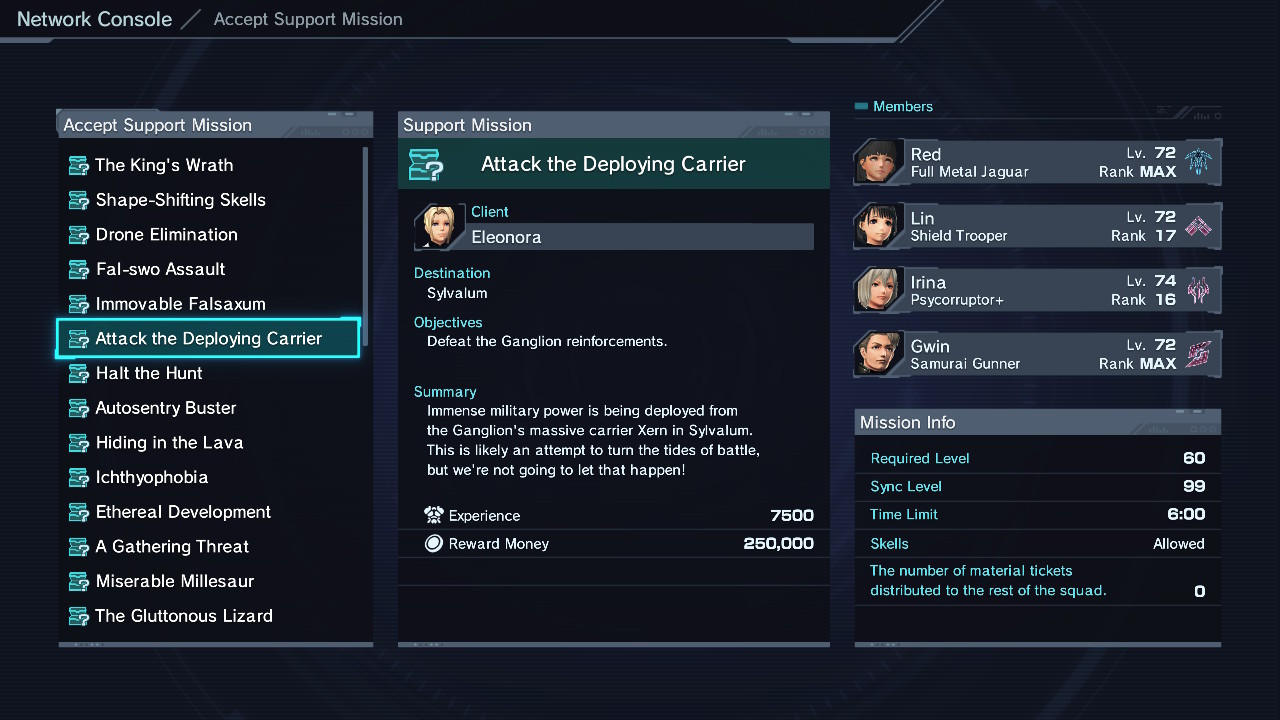The height and width of the screenshot is (720, 1280).
Task: Accept the highlighted Attack the Deploying Carrier entry
Action: [208, 339]
